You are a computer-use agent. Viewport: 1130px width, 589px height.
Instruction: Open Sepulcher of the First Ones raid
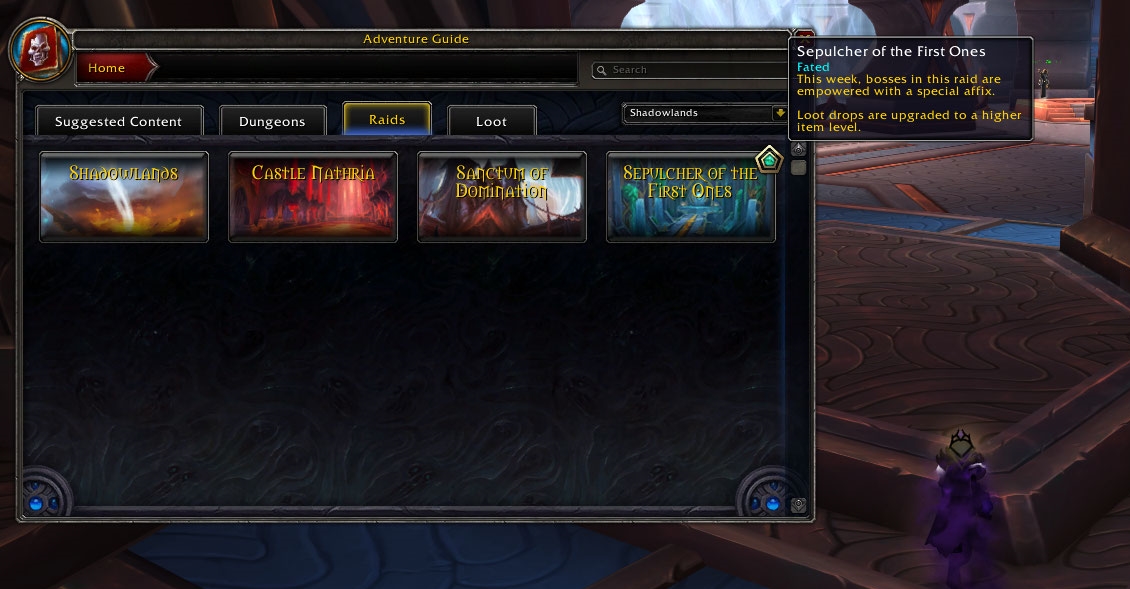pos(691,198)
